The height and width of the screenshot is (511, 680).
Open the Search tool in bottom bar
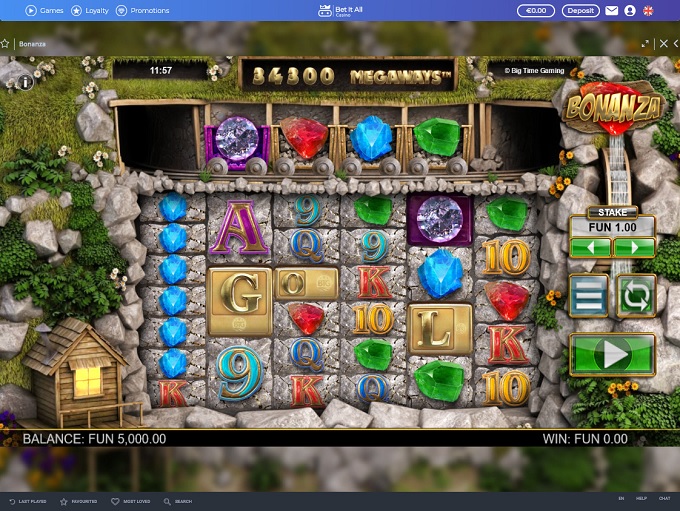click(178, 500)
